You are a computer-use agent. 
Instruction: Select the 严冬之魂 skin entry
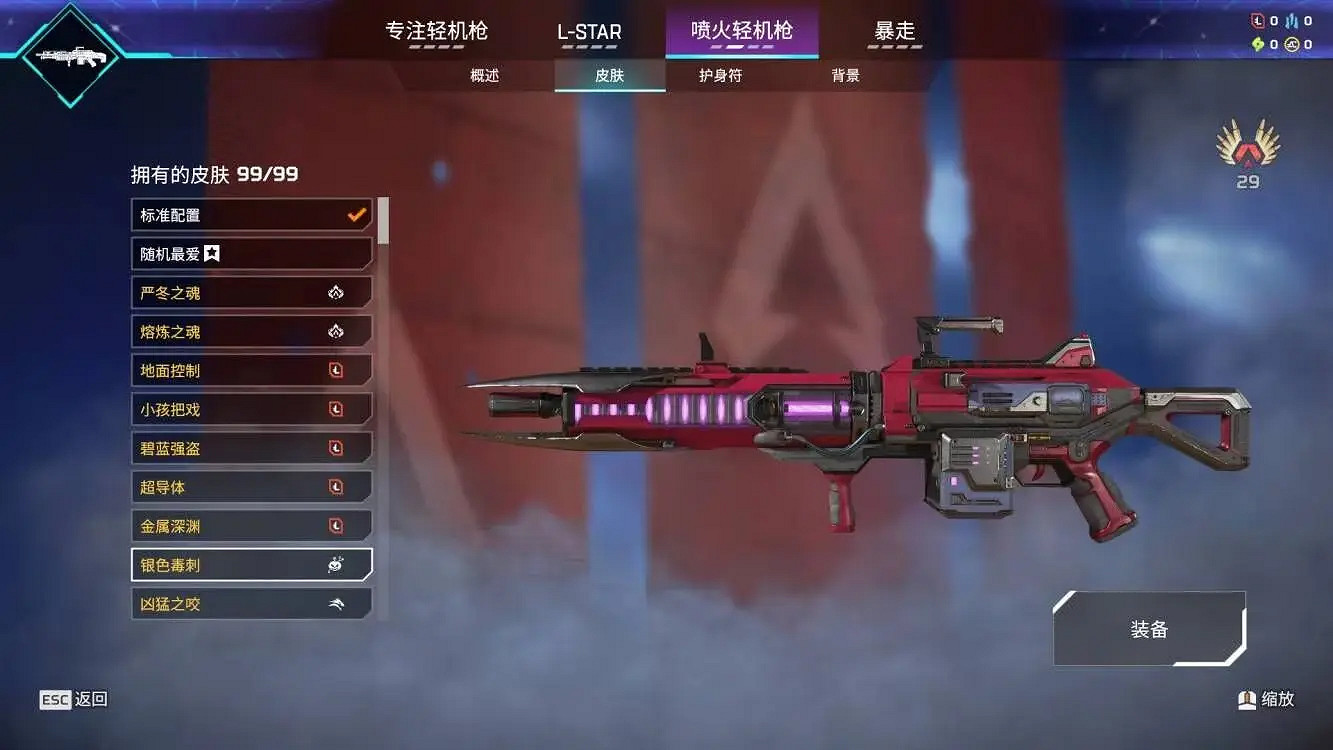pyautogui.click(x=250, y=292)
